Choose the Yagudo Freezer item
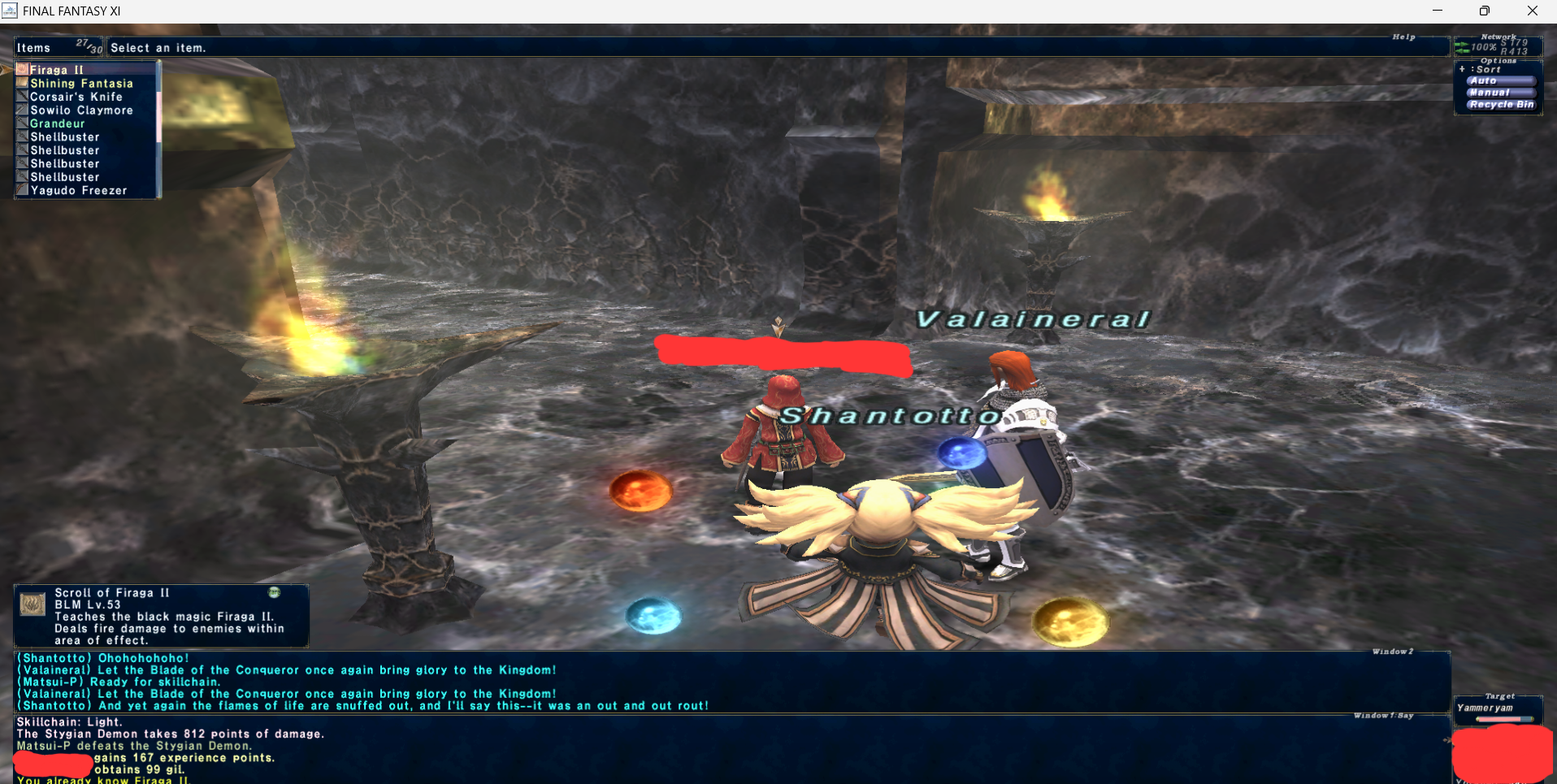 tap(78, 191)
